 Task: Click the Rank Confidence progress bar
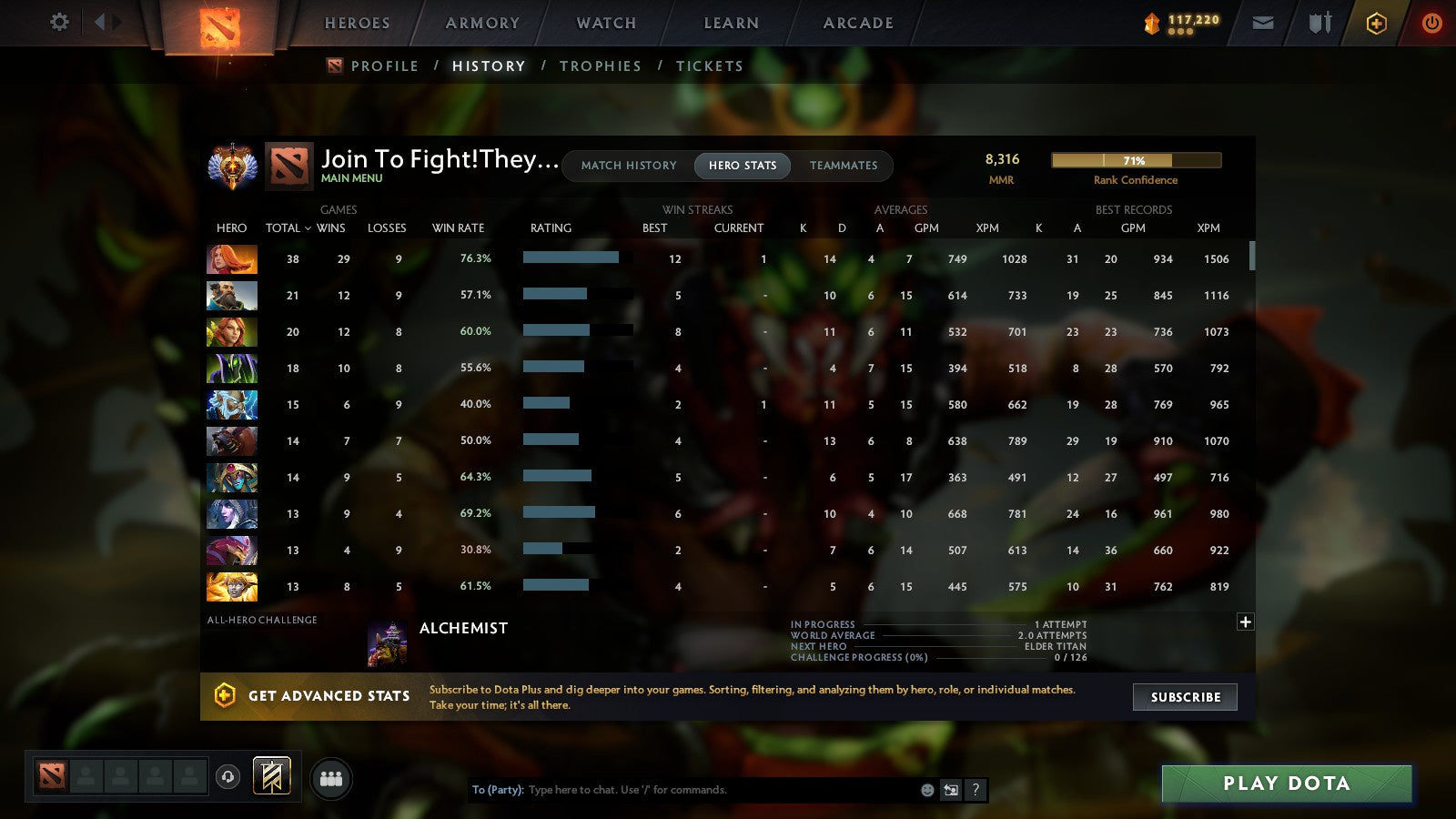coord(1136,160)
